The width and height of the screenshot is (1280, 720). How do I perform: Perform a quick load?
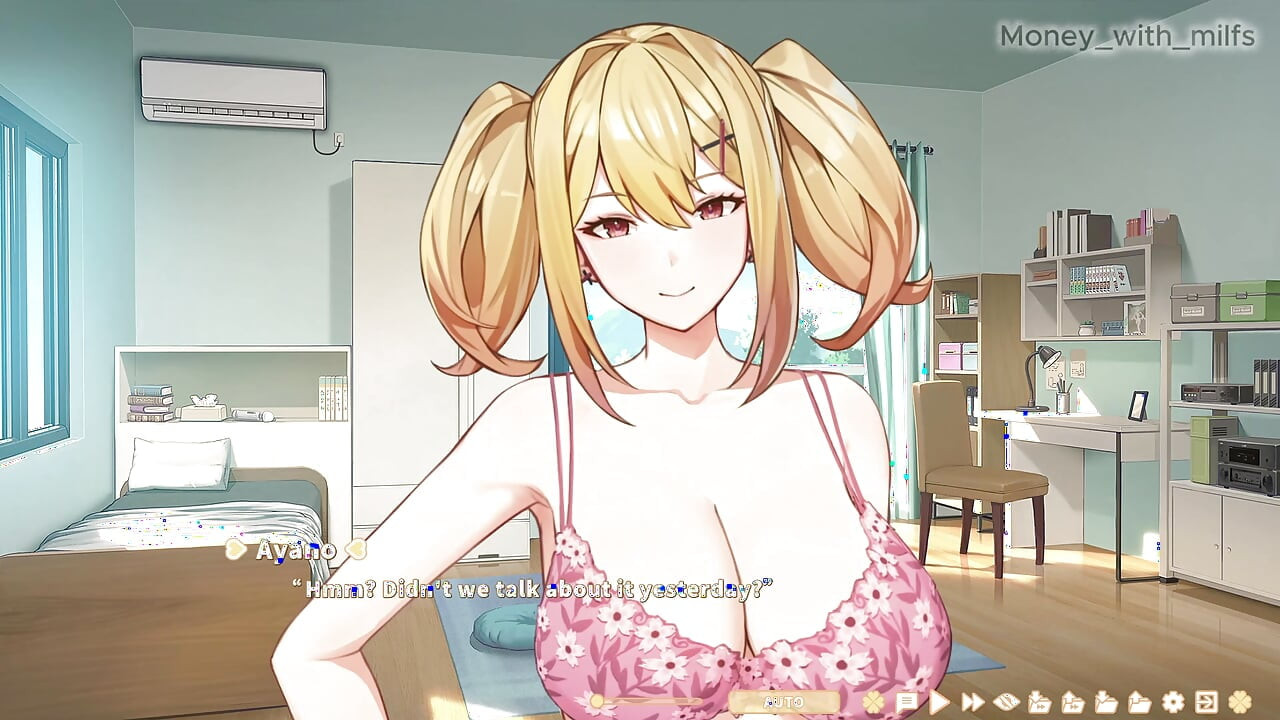pos(1073,701)
